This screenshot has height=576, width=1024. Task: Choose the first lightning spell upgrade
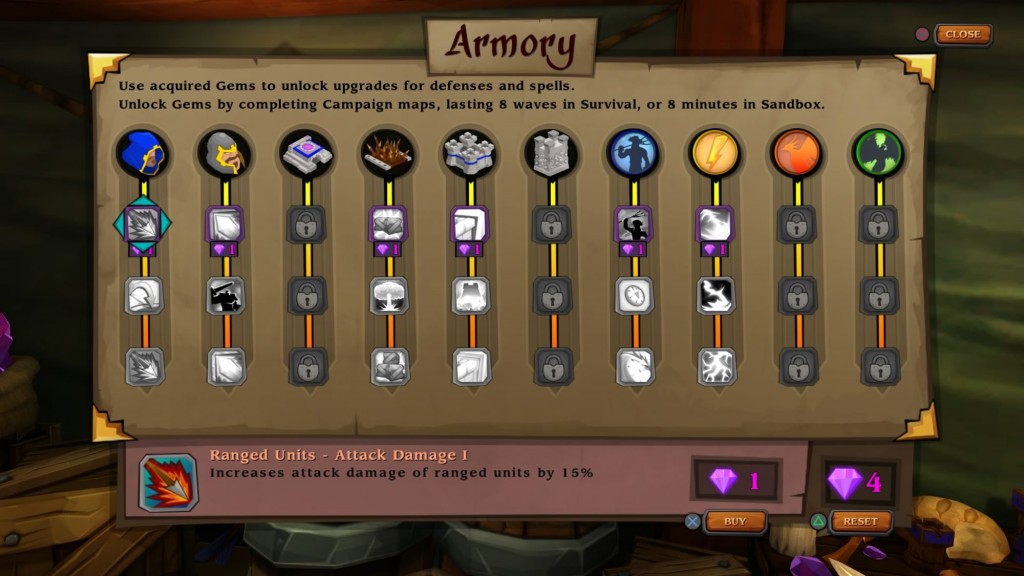point(716,225)
